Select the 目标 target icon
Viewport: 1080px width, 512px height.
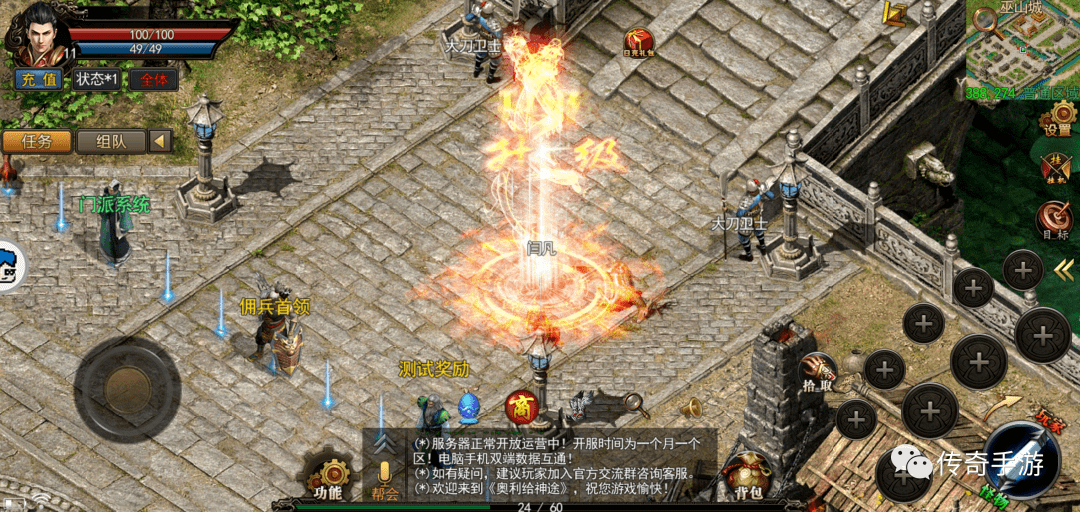(1052, 219)
